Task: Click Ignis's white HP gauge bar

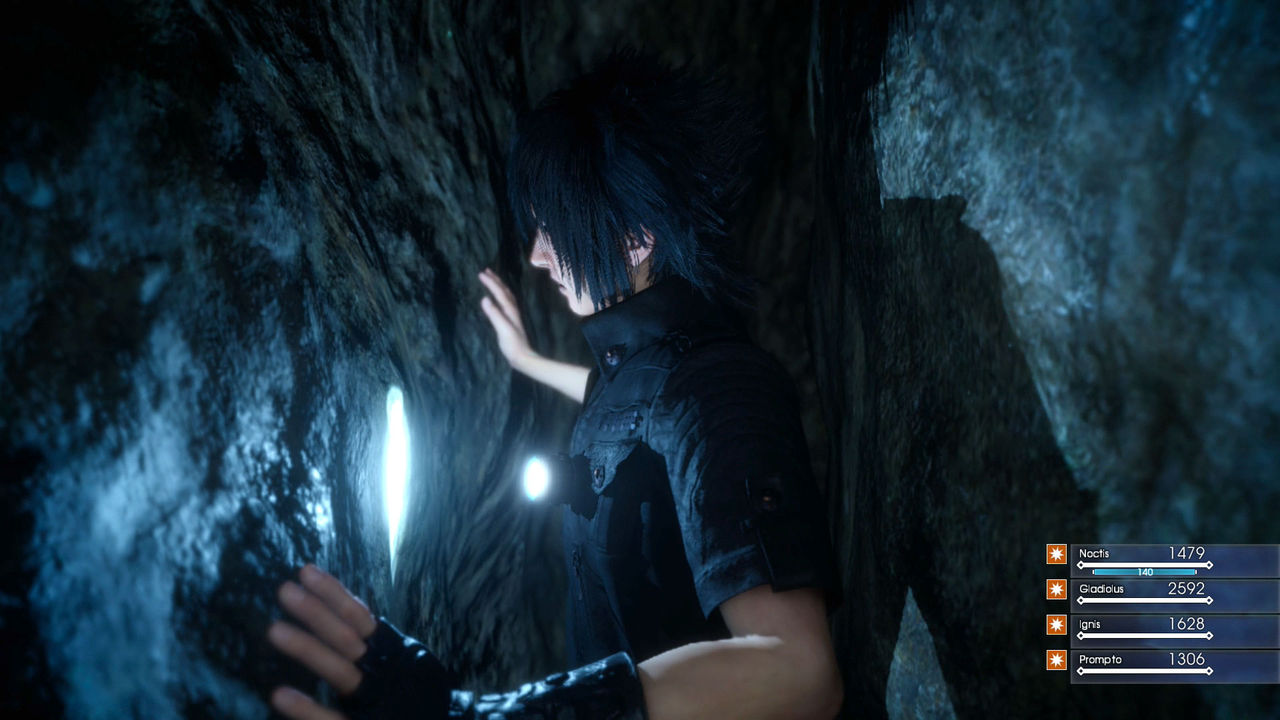Action: coord(1145,636)
